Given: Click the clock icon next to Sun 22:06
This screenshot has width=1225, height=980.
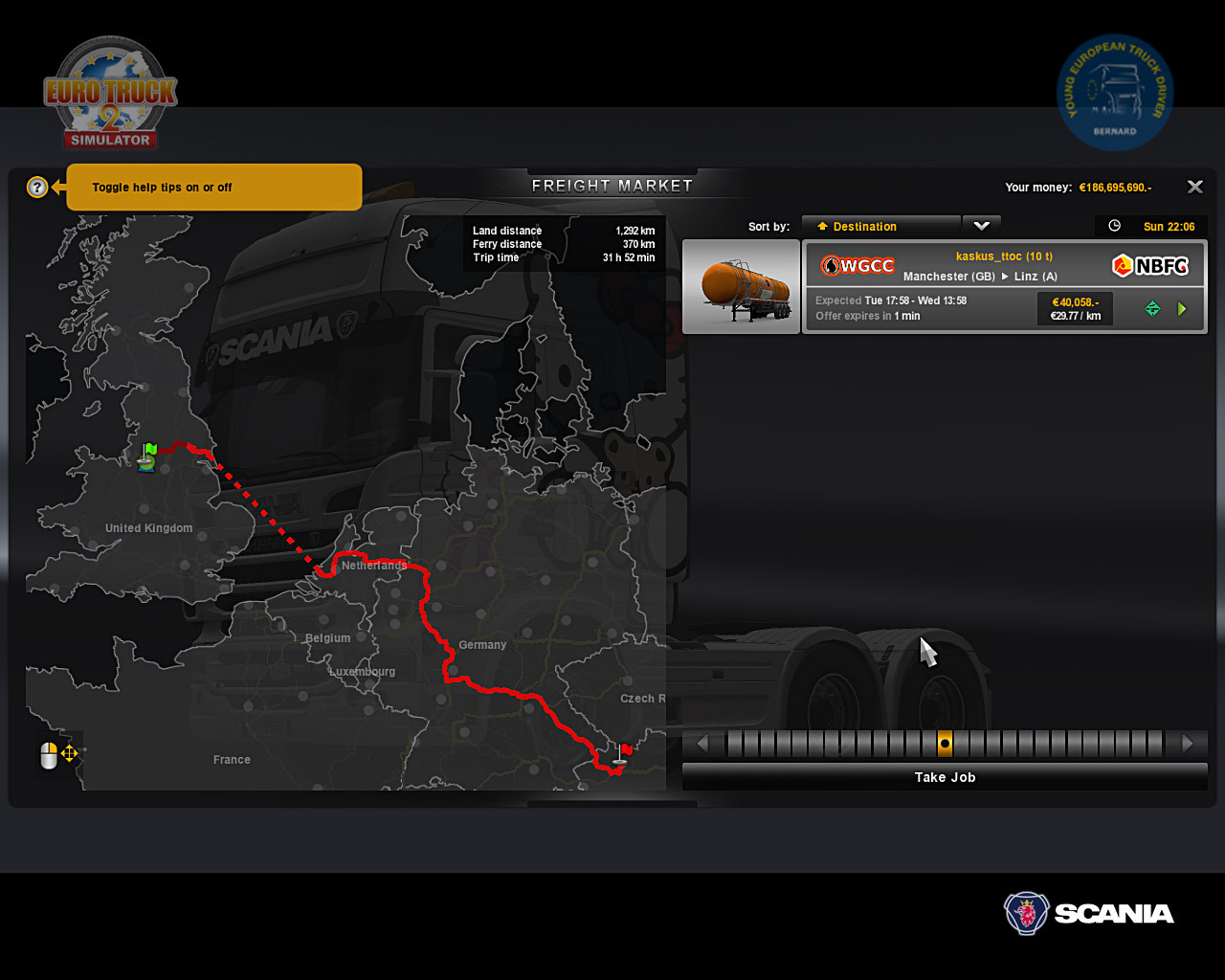Looking at the screenshot, I should (x=1113, y=226).
